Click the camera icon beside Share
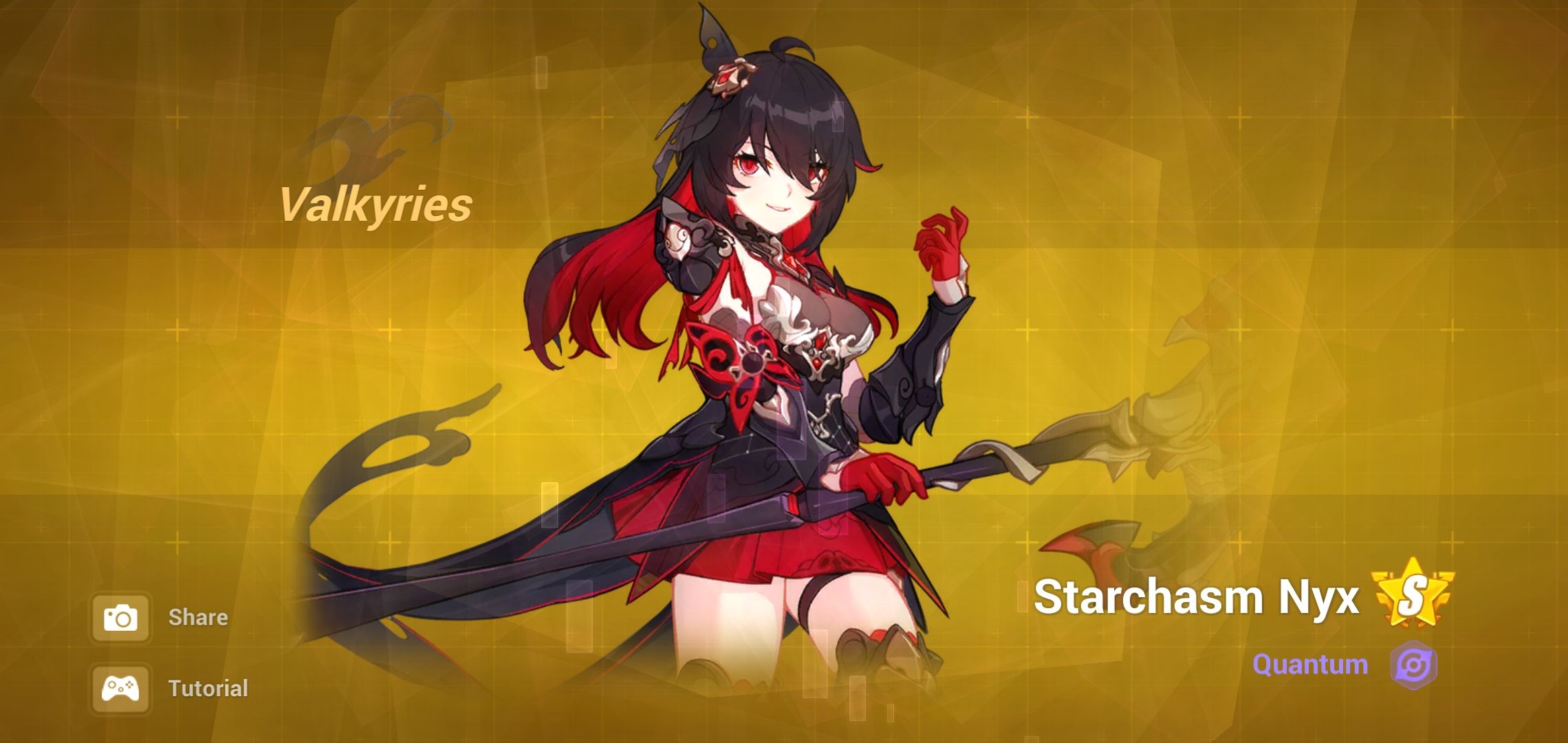Image resolution: width=1568 pixels, height=743 pixels. (x=122, y=616)
